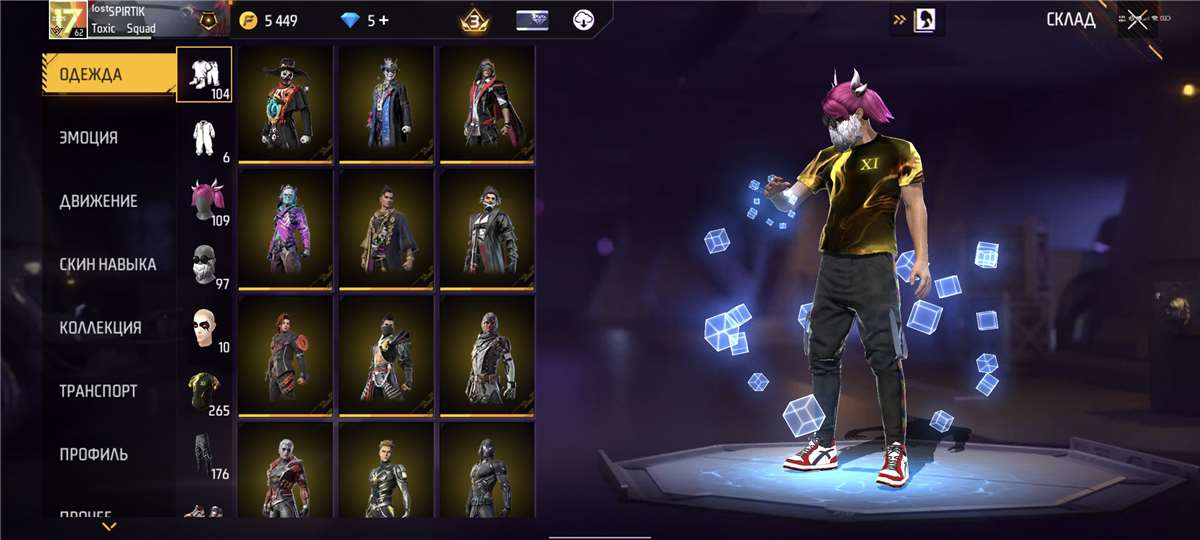Choose the face paint subcategory with 10 items

point(205,328)
